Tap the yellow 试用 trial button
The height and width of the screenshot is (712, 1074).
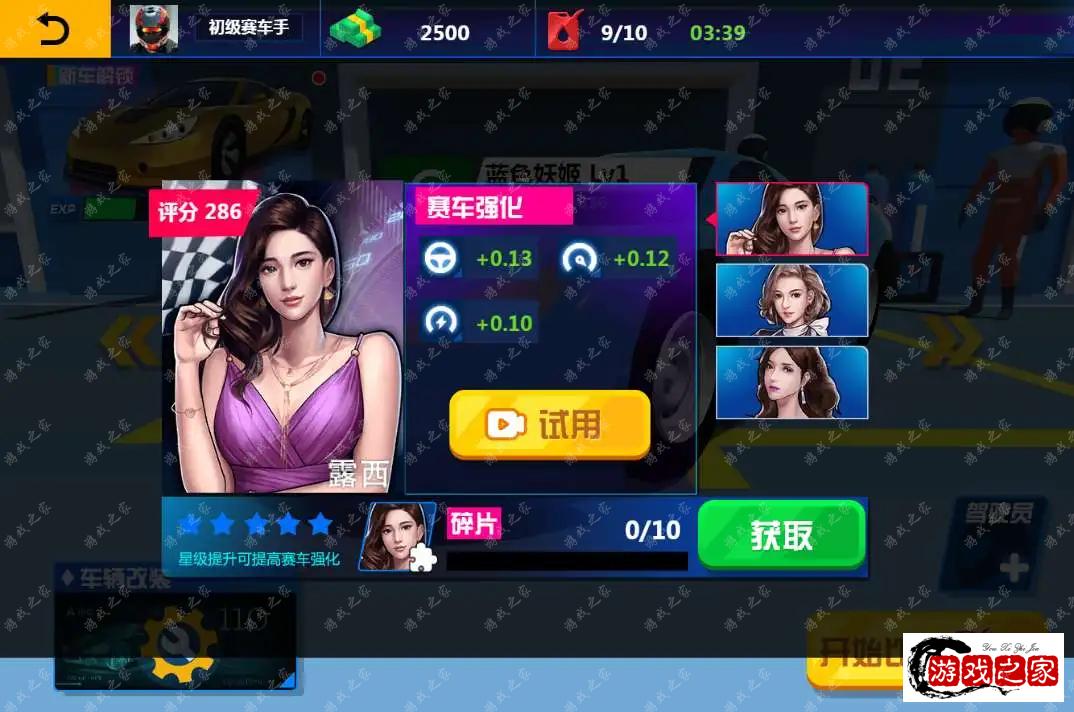[549, 424]
